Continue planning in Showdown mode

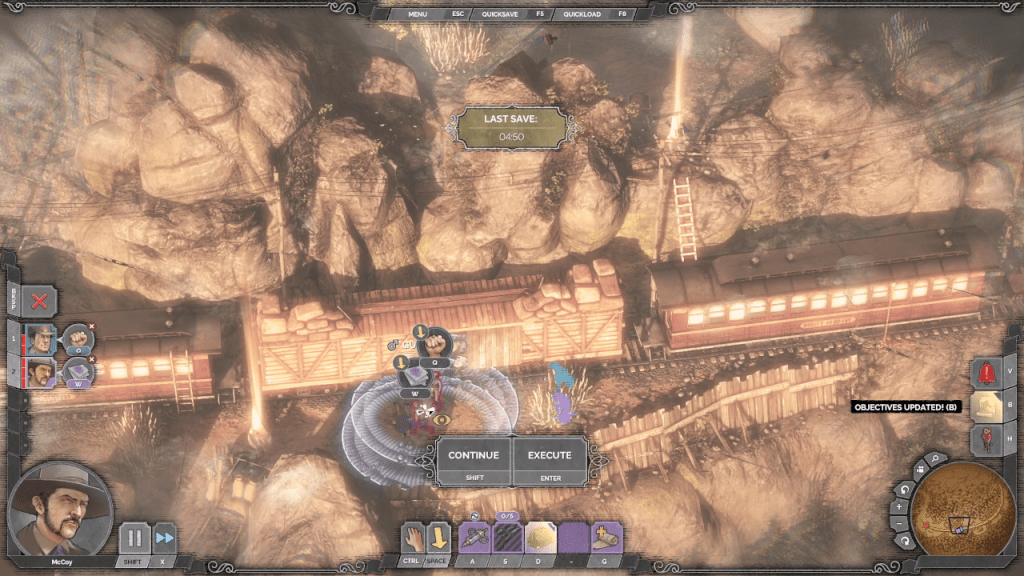click(x=473, y=461)
